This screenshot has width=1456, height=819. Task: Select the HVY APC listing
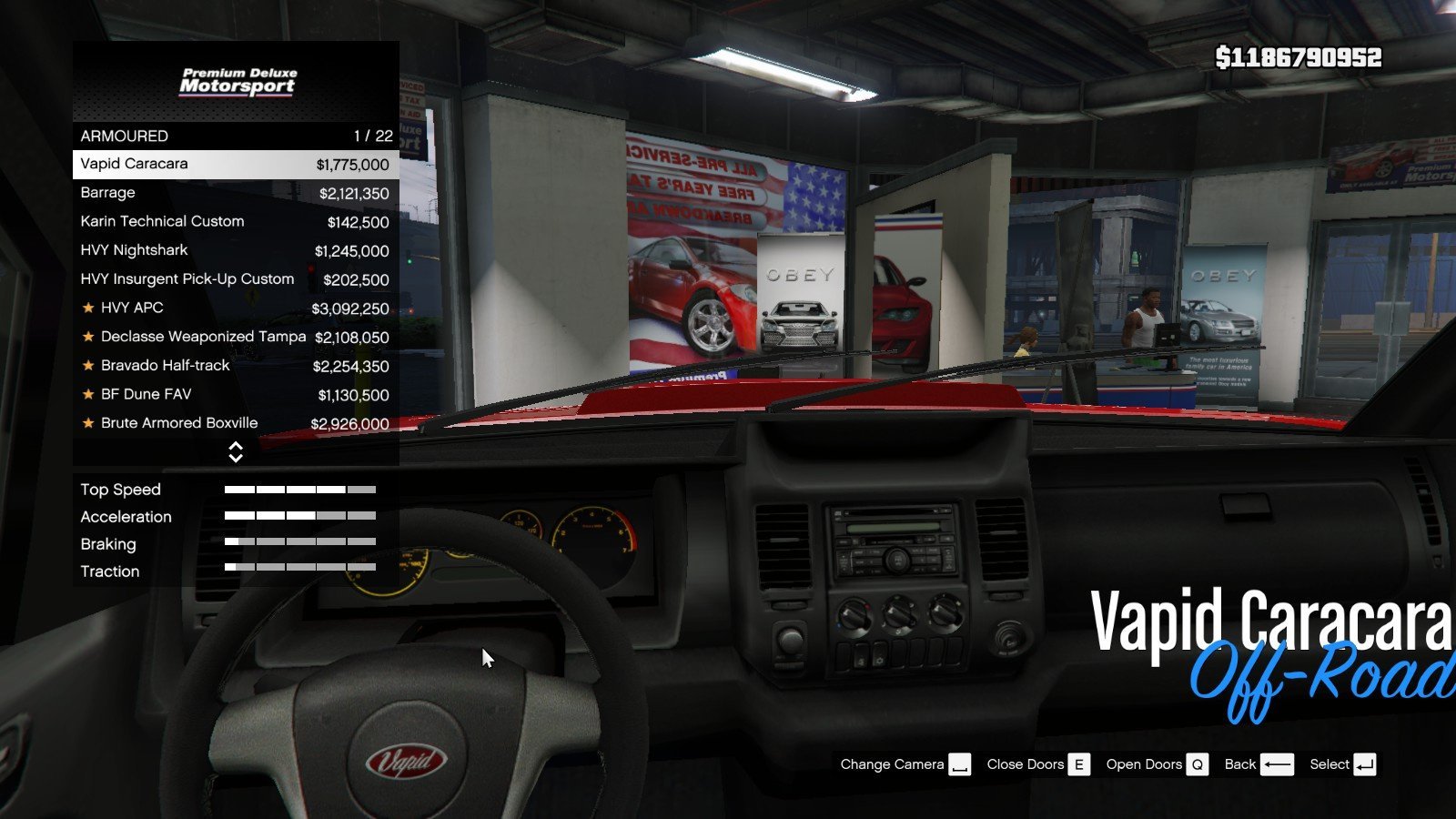coord(235,308)
